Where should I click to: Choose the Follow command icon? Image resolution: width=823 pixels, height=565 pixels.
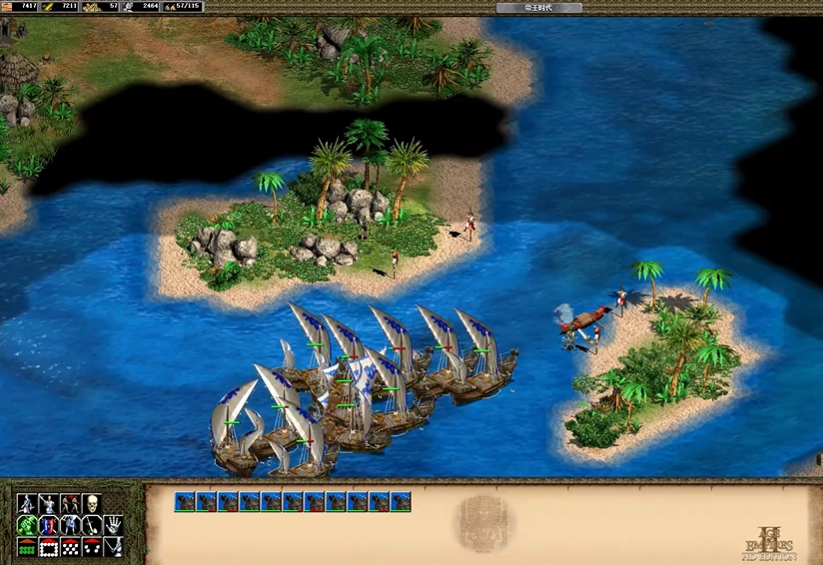[x=70, y=503]
